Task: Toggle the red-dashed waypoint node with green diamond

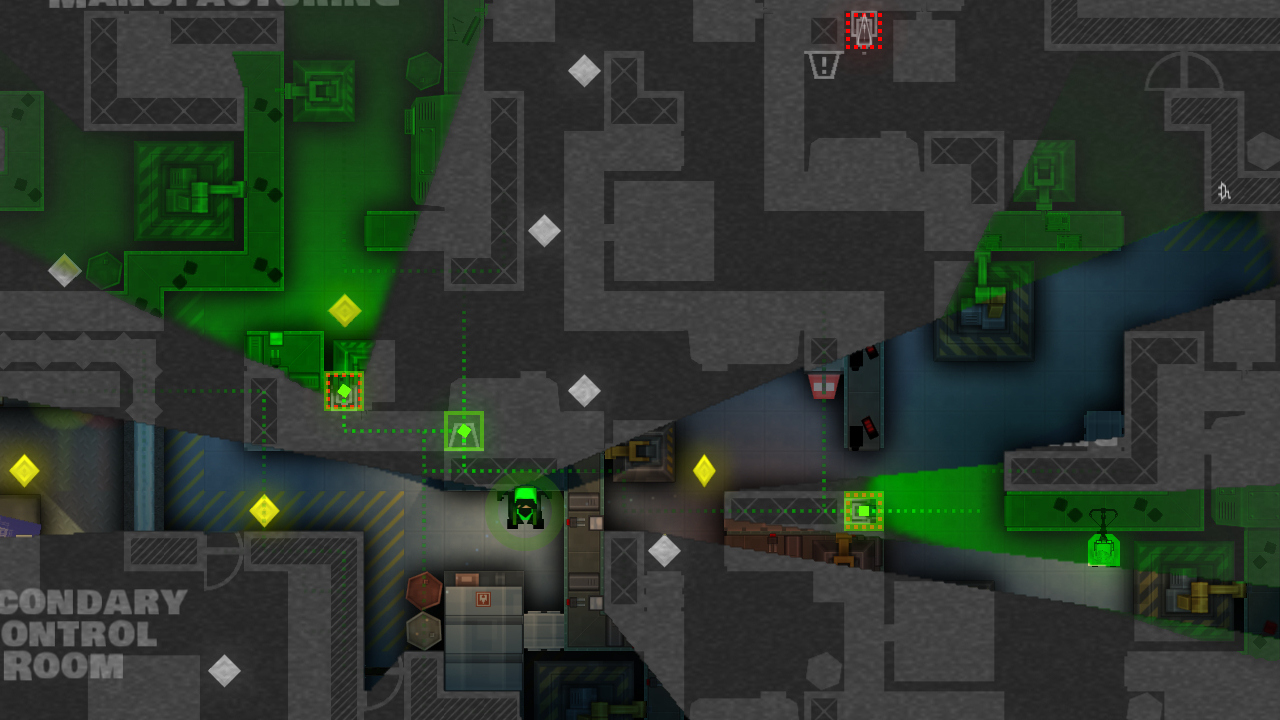Action: coord(345,390)
